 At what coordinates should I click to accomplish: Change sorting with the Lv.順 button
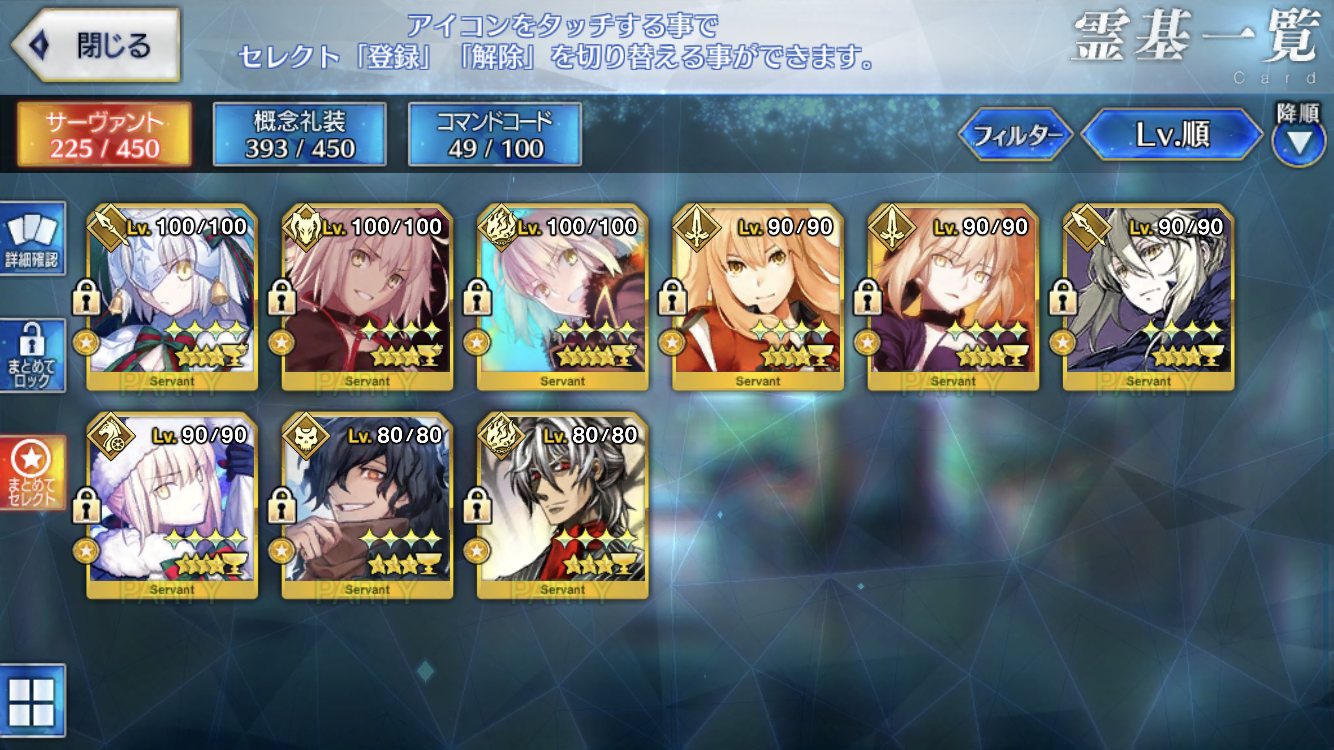tap(1172, 135)
